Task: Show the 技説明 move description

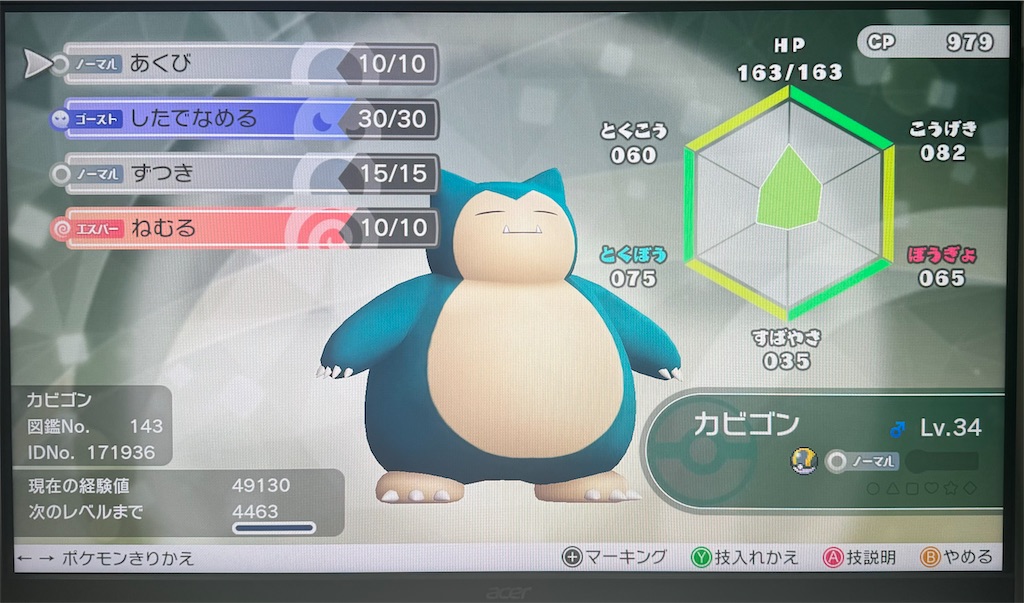Action: (858, 557)
